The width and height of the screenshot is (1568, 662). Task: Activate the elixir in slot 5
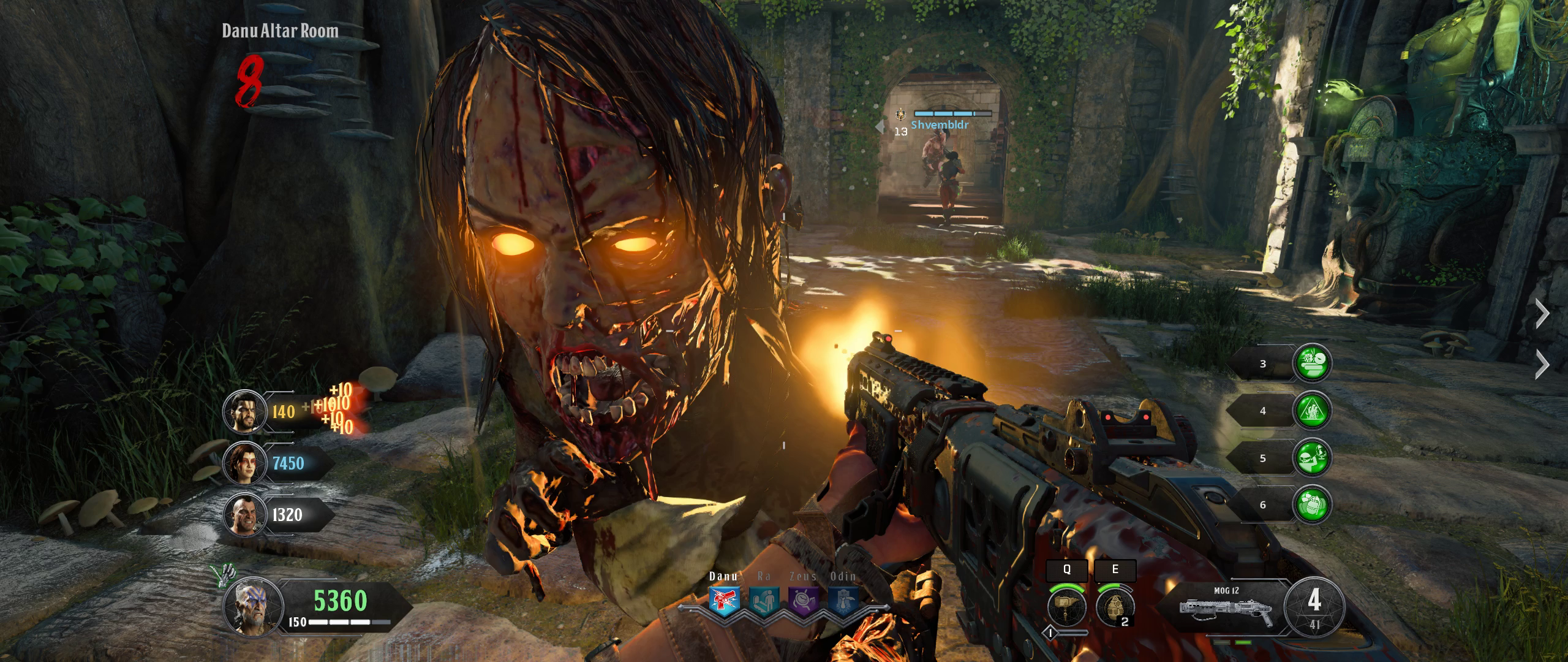(1311, 458)
